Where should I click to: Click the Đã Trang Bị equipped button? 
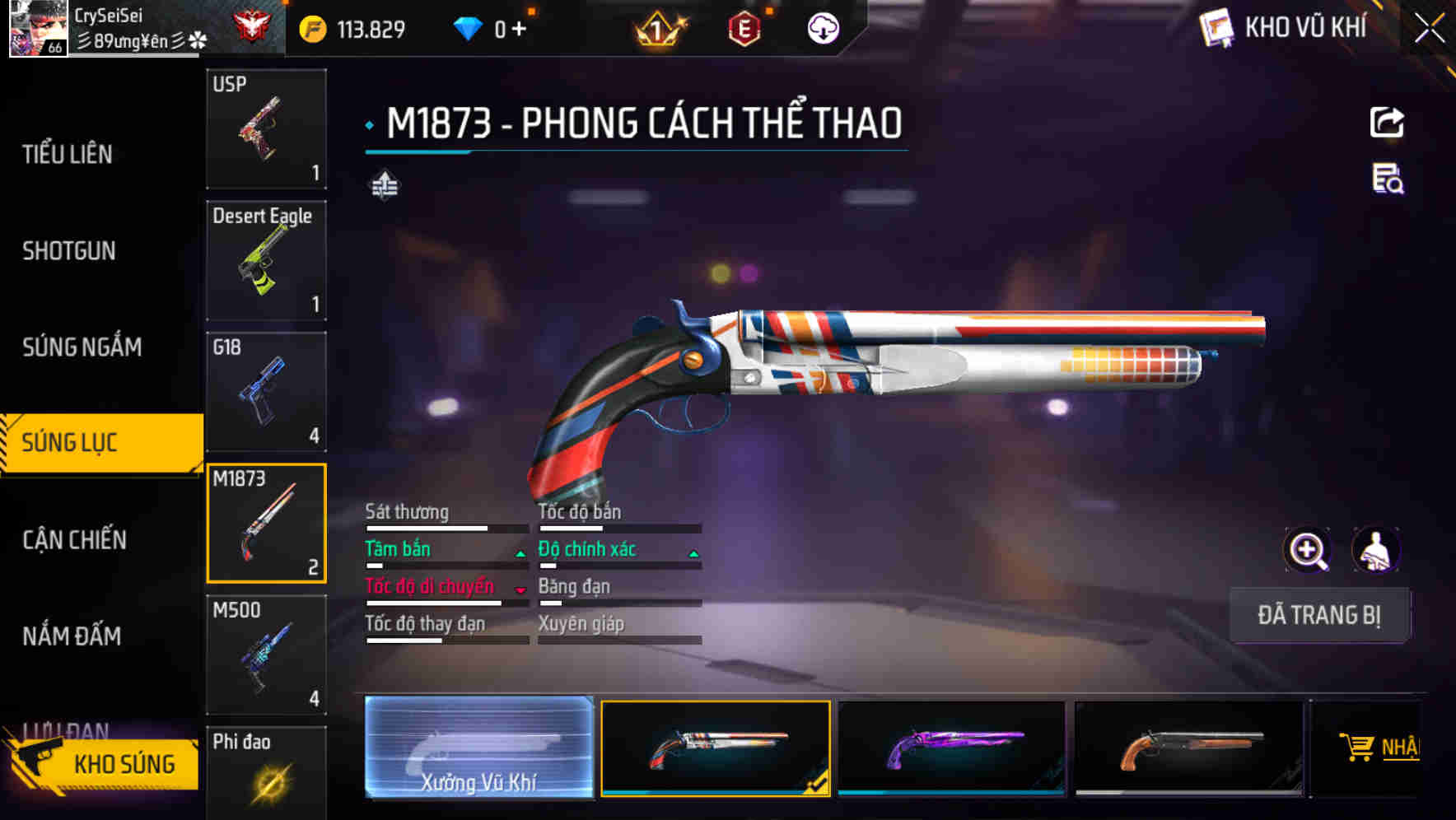coord(1318,615)
